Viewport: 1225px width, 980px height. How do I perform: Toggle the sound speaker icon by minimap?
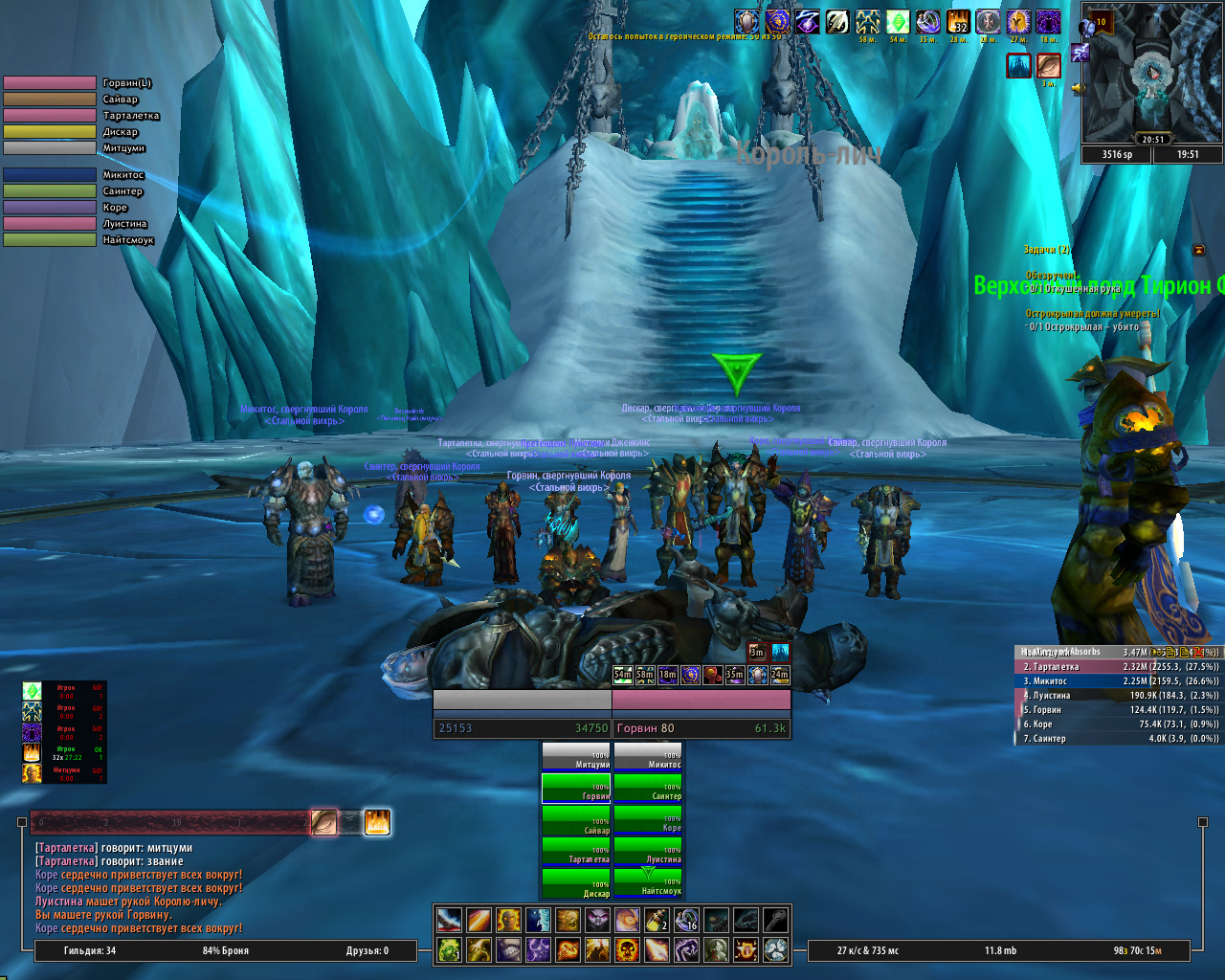click(x=1079, y=88)
